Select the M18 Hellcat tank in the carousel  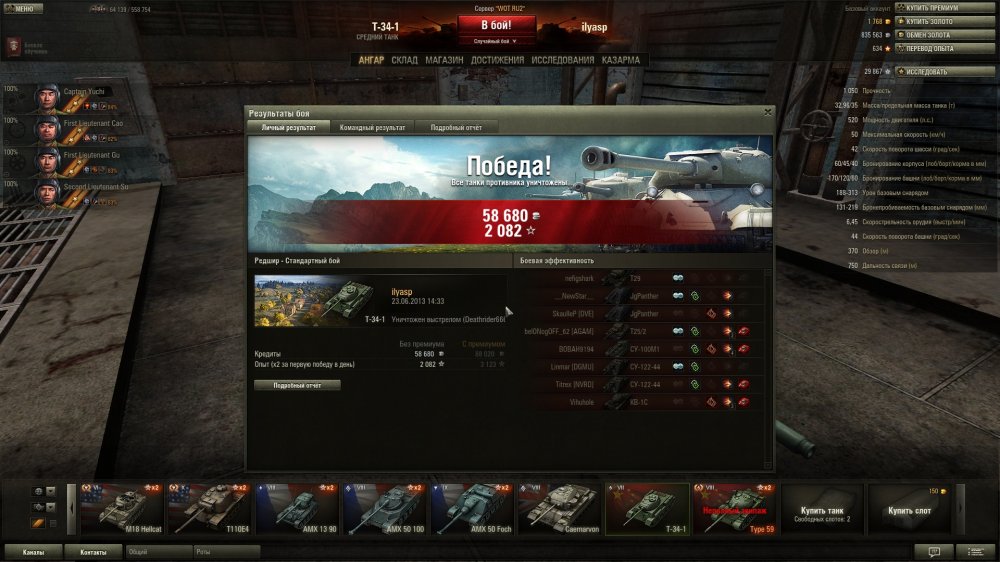point(122,509)
